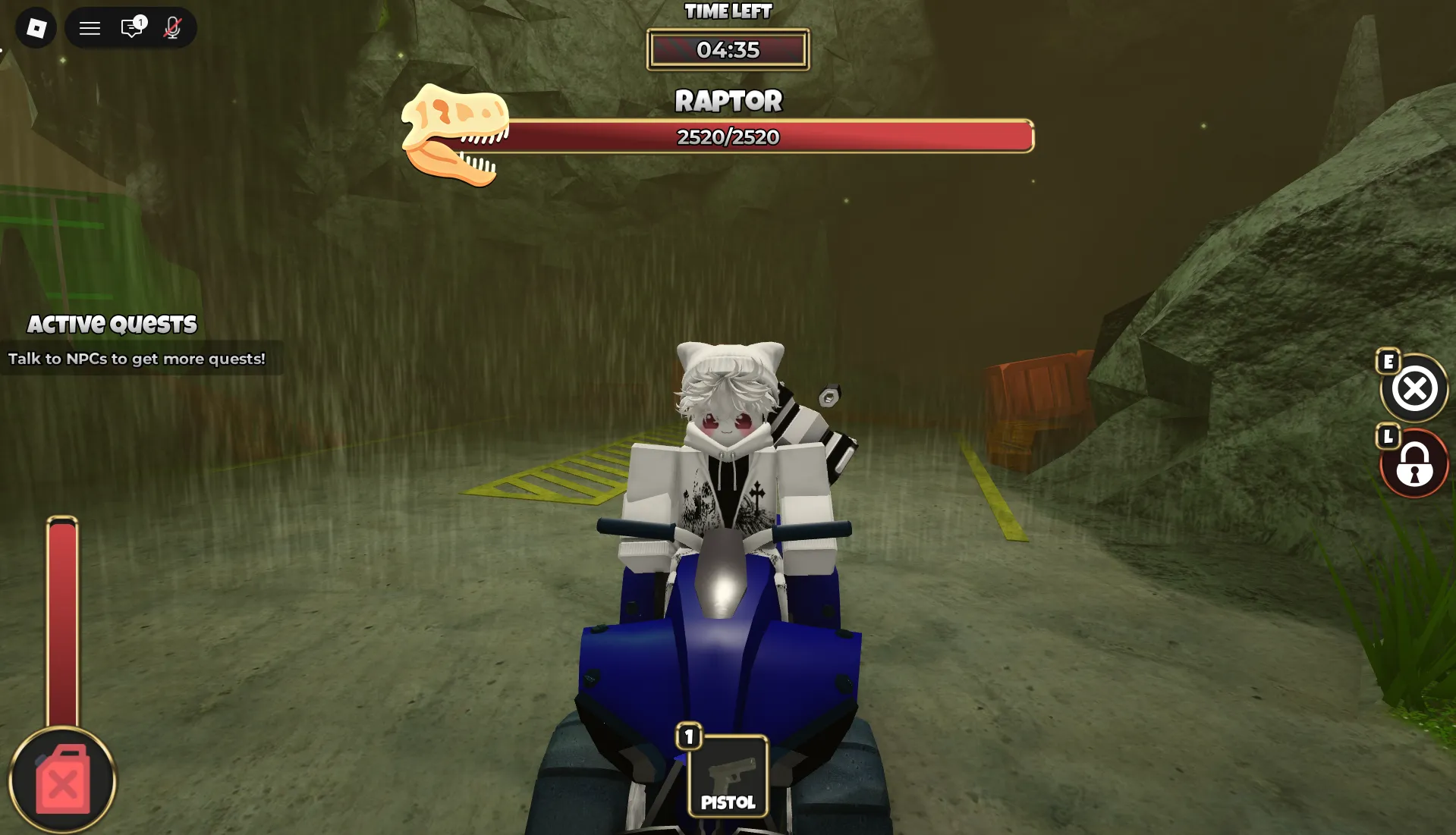Click the 04:35 countdown timer display
1456x835 pixels.
[727, 49]
